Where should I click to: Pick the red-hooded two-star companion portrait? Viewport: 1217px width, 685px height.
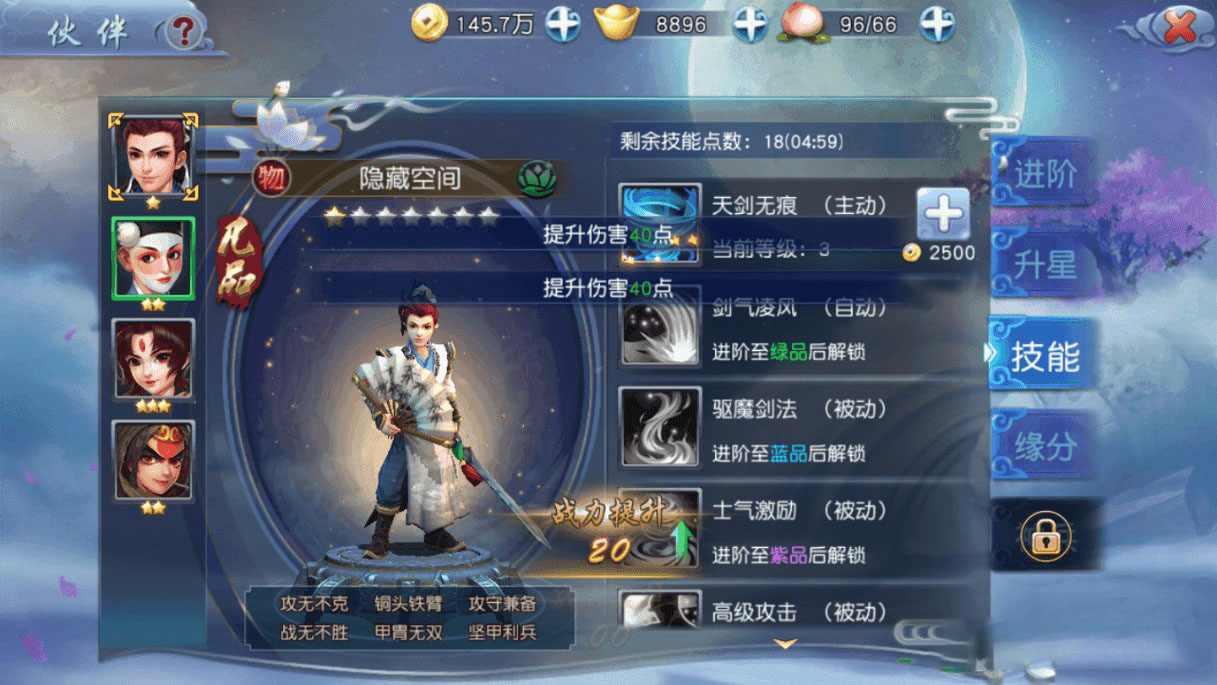point(153,460)
